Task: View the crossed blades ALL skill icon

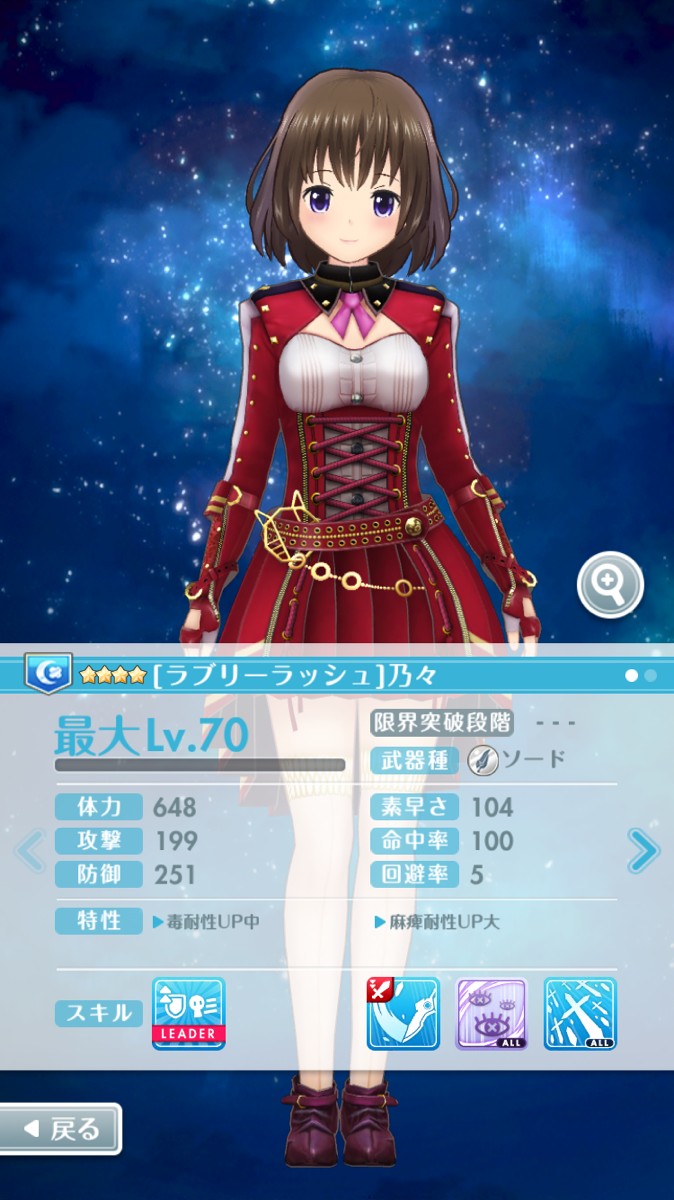Action: [x=580, y=1013]
